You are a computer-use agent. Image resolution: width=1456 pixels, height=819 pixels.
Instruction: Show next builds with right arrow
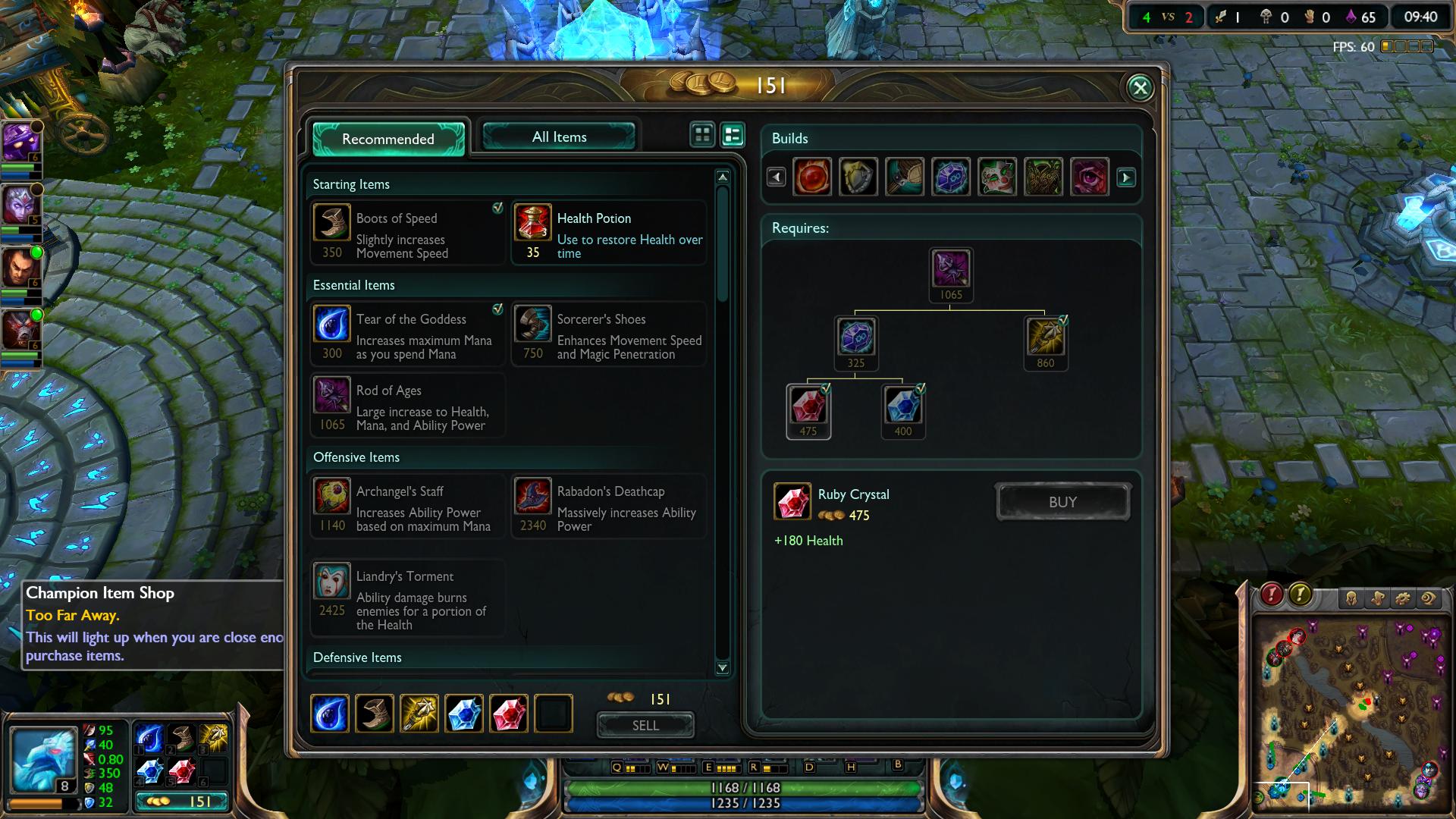(1126, 177)
